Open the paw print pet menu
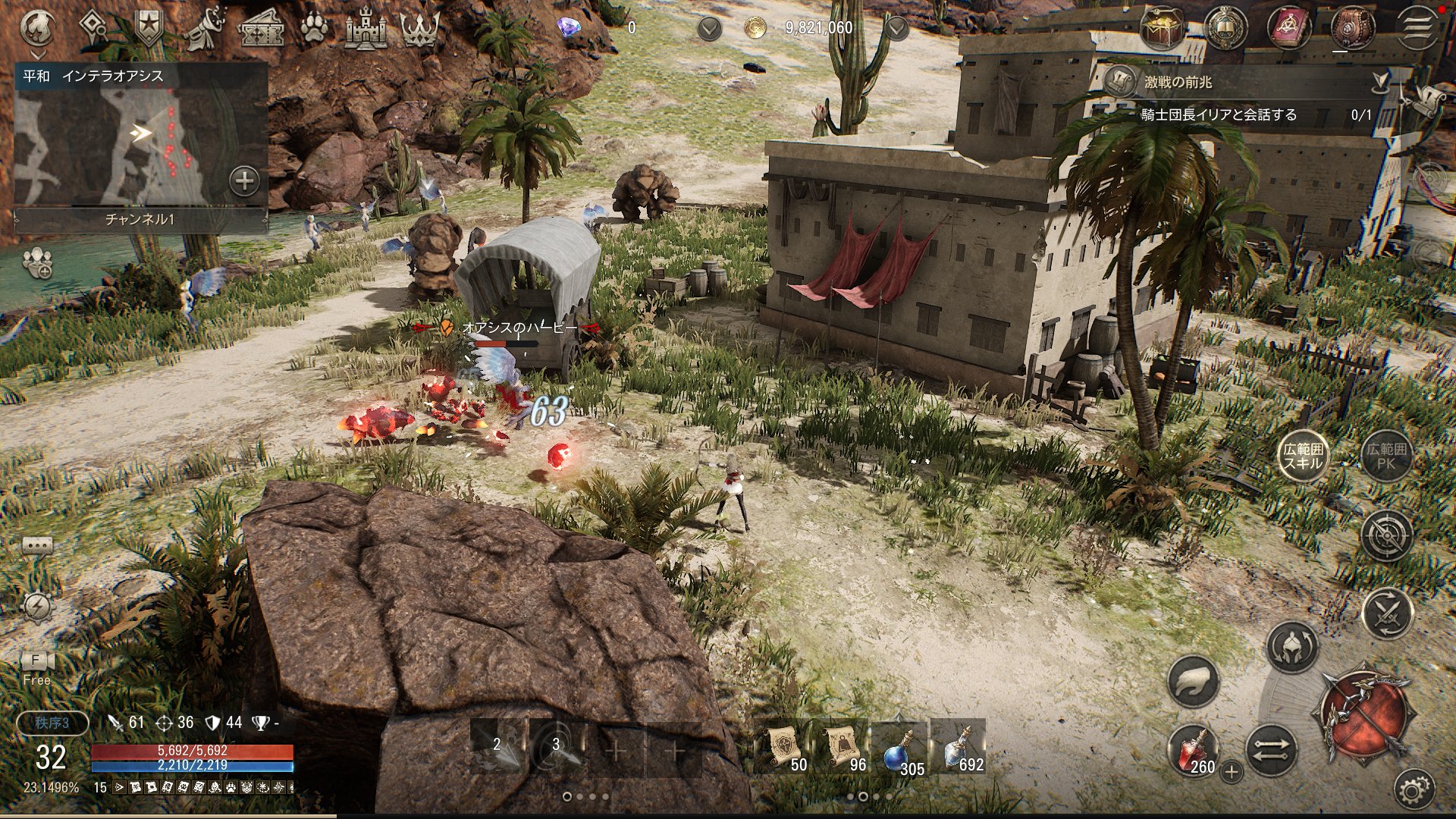This screenshot has height=819, width=1456. [x=314, y=29]
